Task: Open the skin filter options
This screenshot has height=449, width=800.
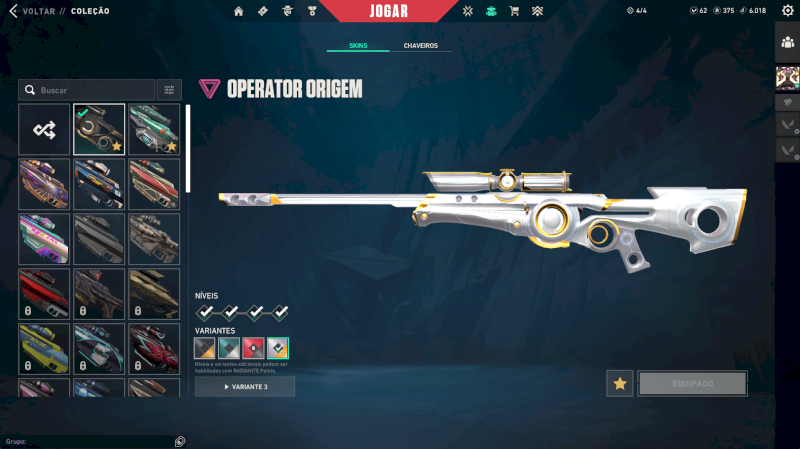Action: pos(169,90)
